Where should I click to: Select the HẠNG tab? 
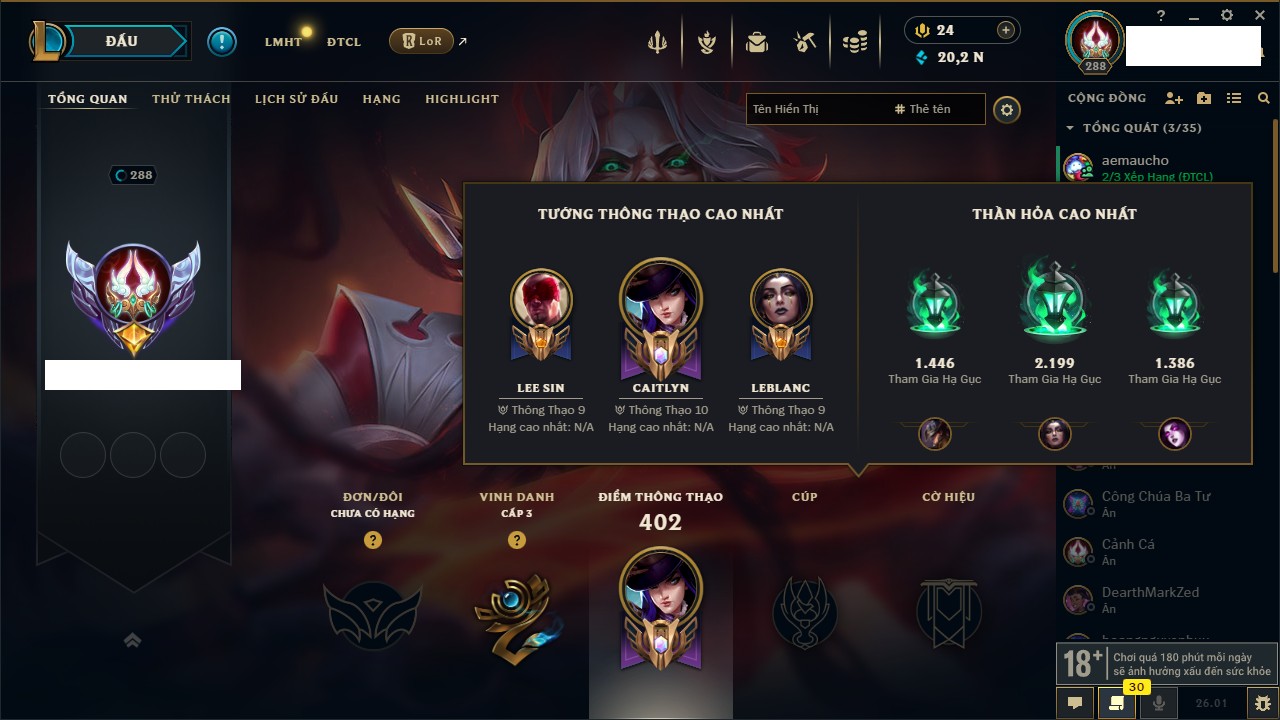381,99
